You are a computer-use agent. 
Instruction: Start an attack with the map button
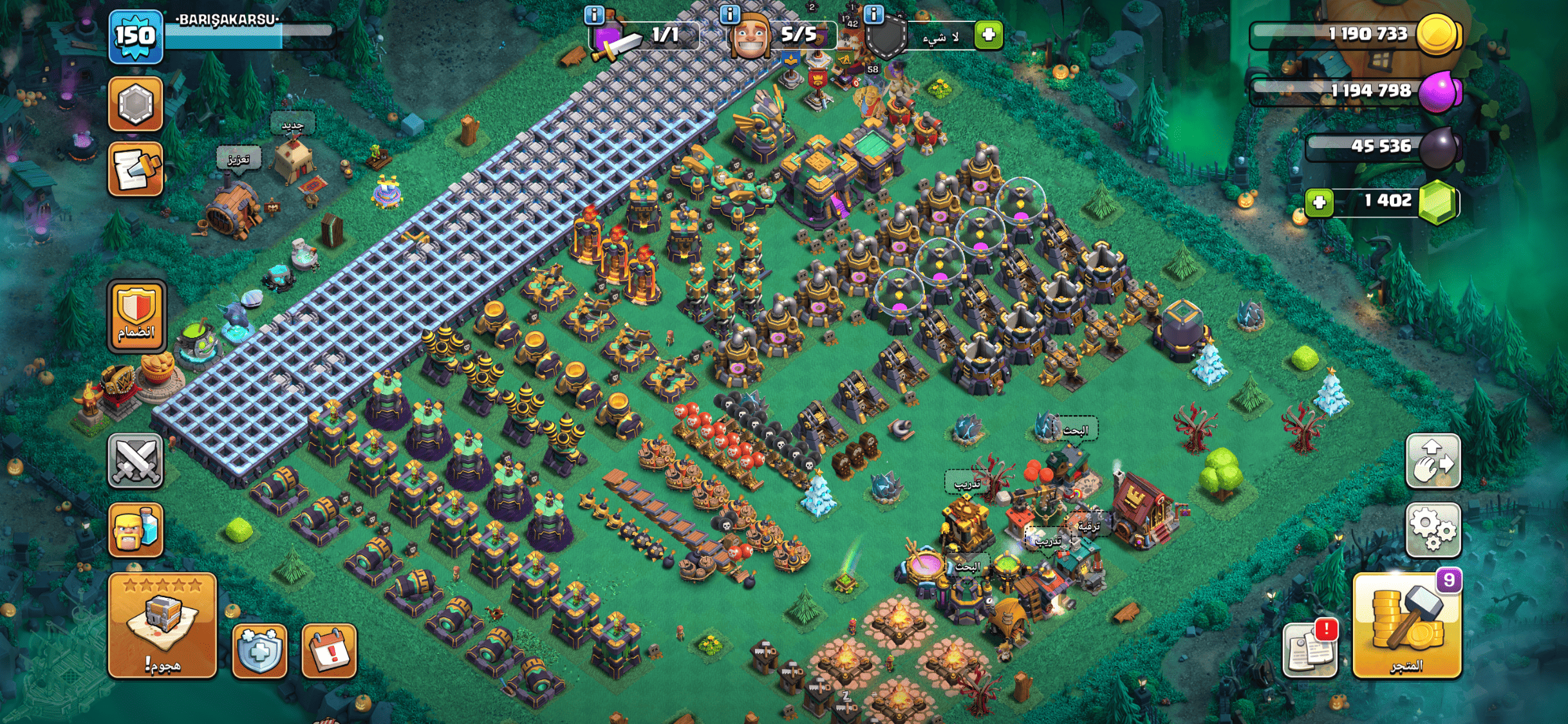[162, 624]
